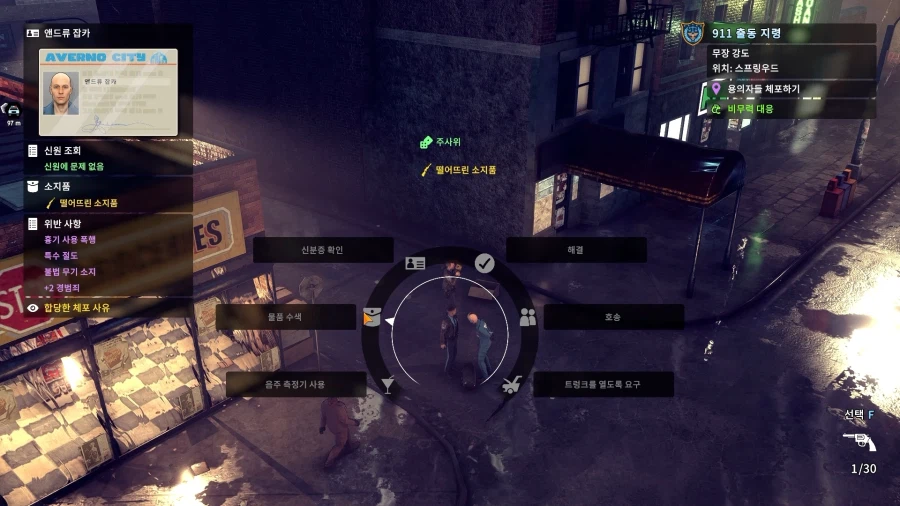
Task: Select the 호송 escort option
Action: [x=613, y=317]
